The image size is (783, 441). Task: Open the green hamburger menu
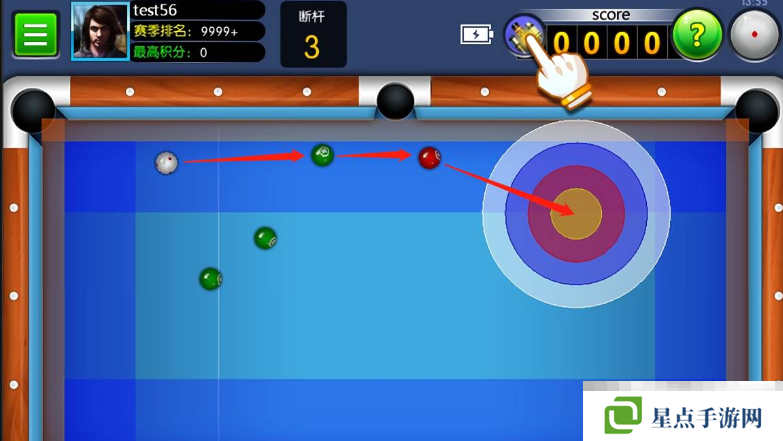coord(36,35)
